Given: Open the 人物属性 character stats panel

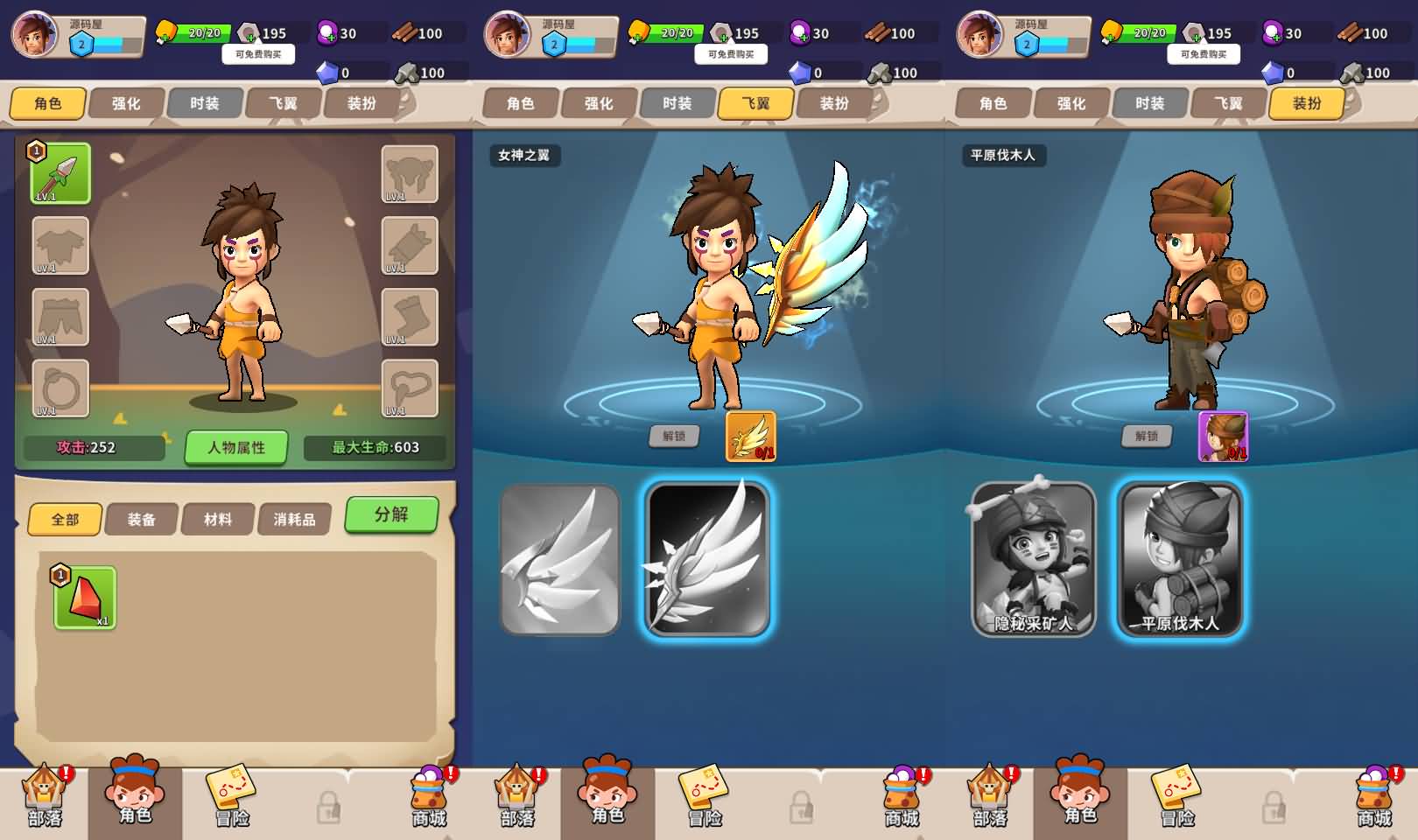Looking at the screenshot, I should pos(236,447).
